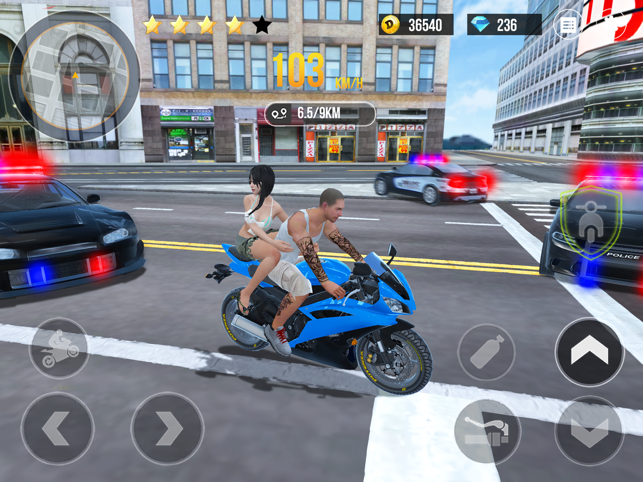Use the nitro bottle boost
The image size is (643, 482).
coord(486,352)
